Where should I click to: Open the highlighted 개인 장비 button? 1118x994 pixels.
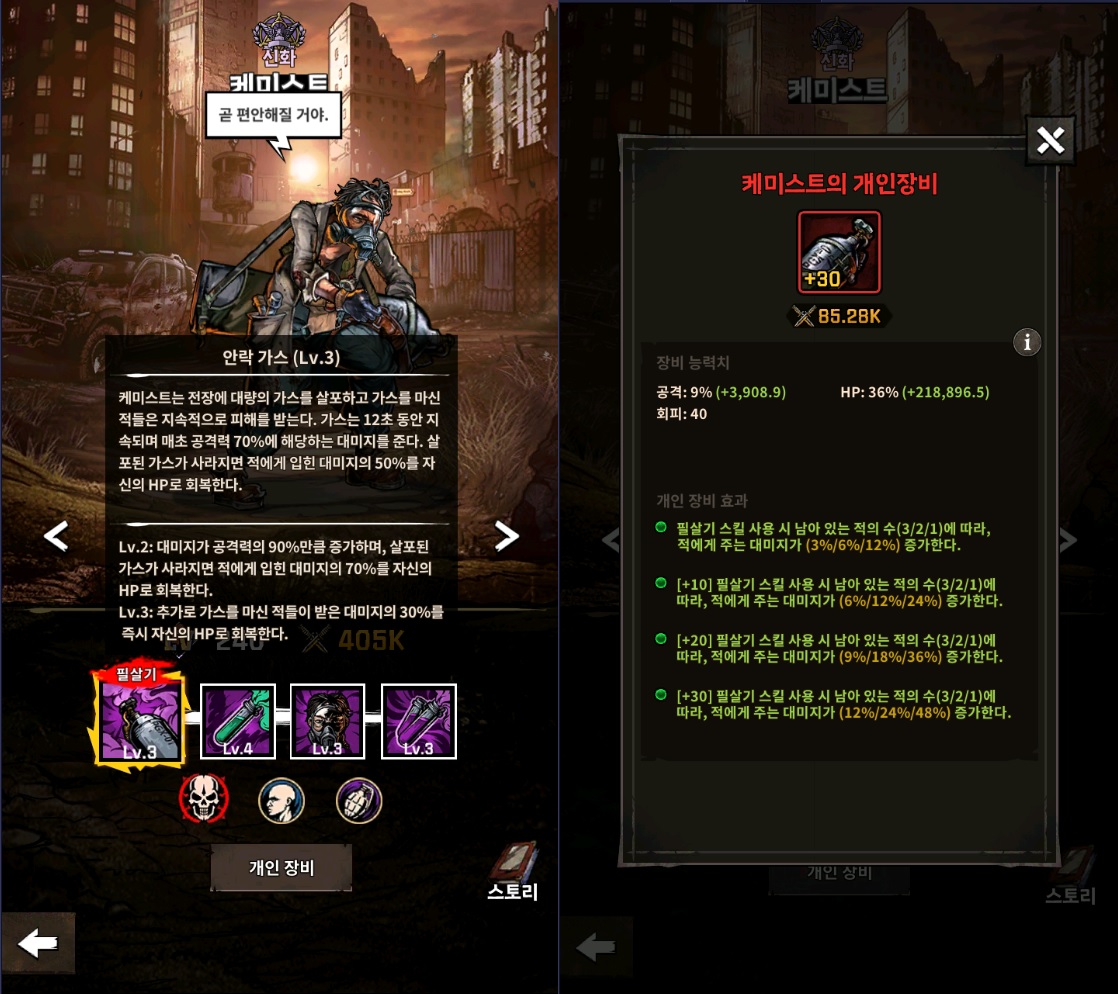click(x=281, y=867)
